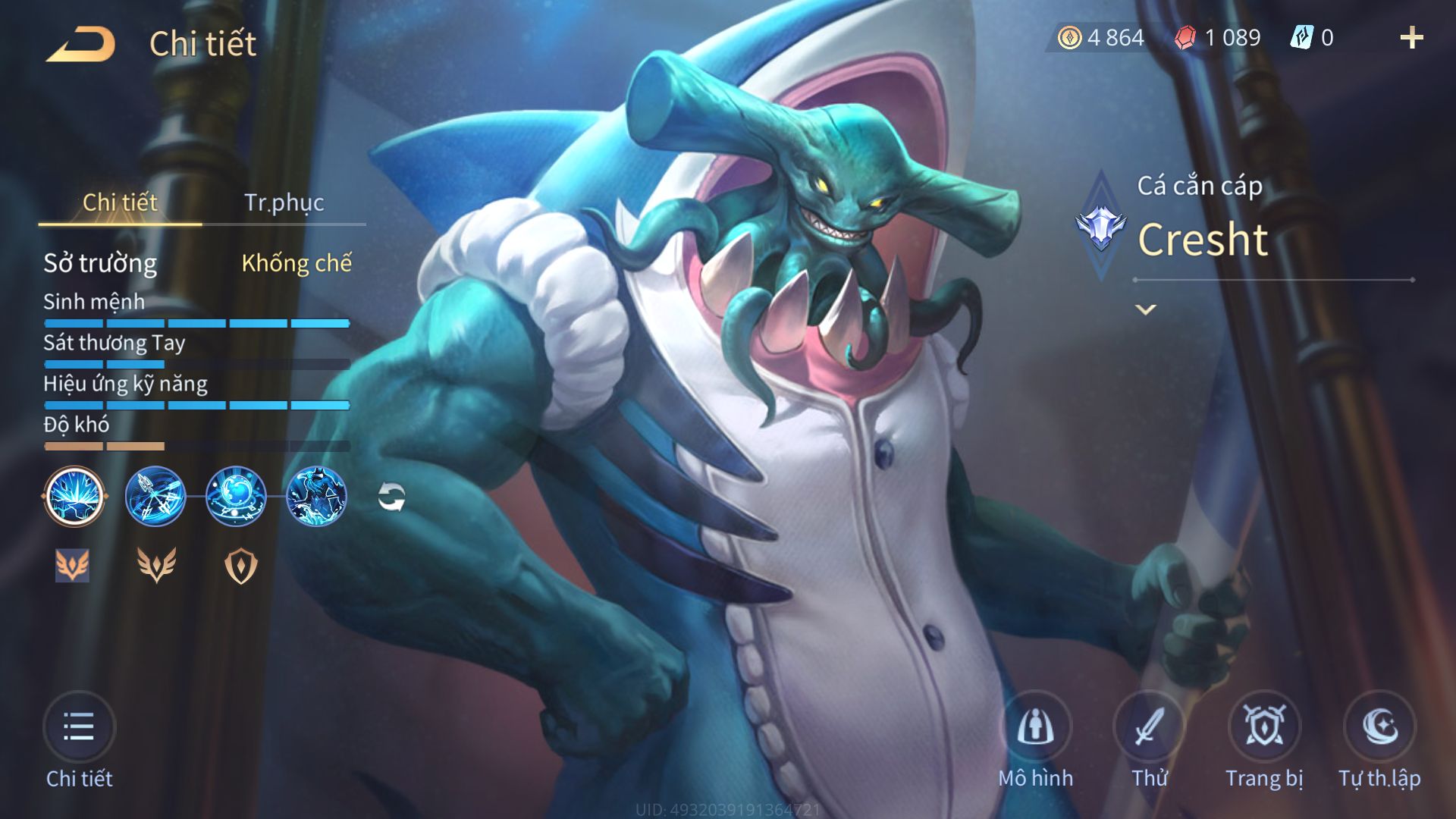The image size is (1456, 819).
Task: Click the gold winged emblem icon
Action: click(156, 566)
